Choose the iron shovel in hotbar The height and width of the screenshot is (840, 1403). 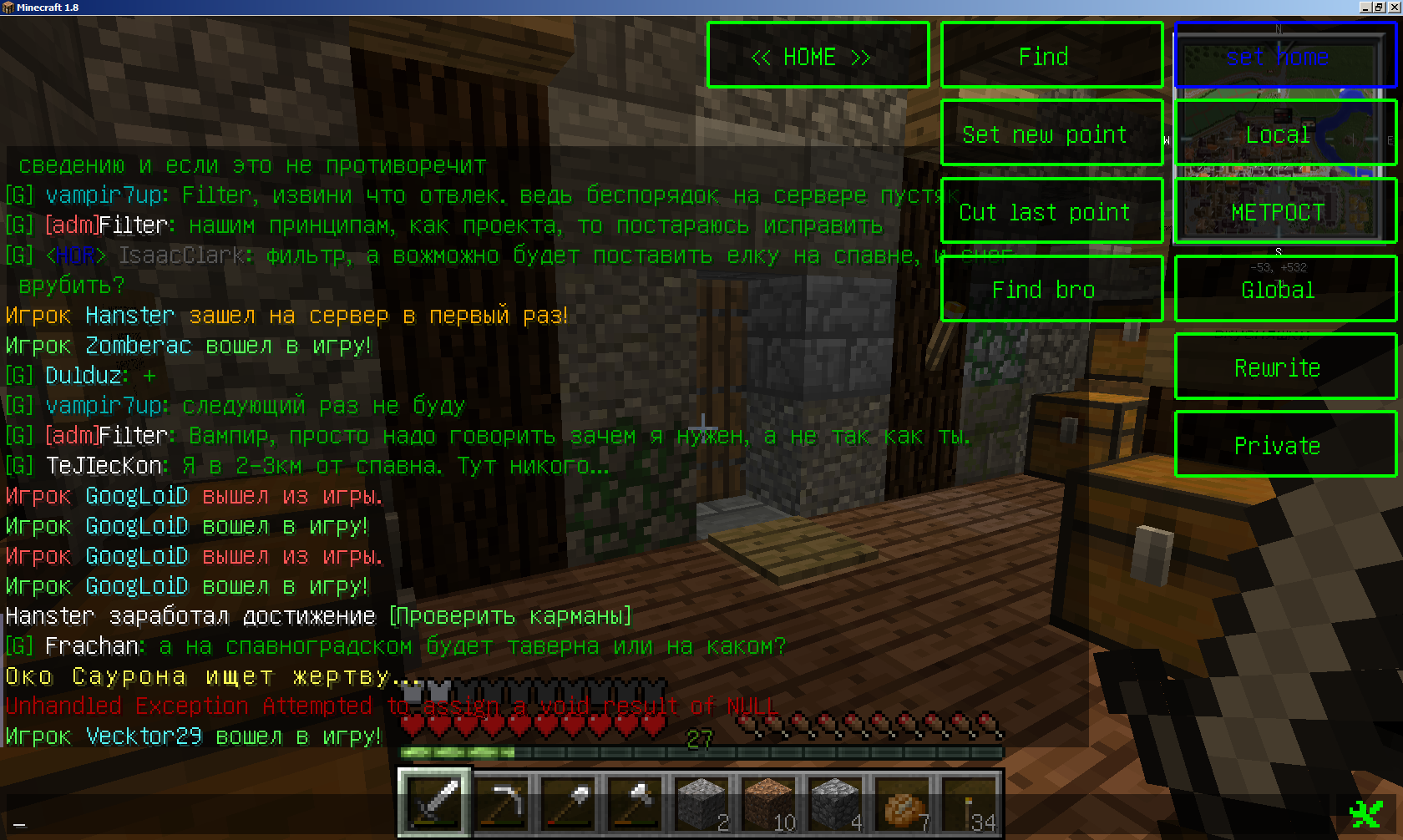pyautogui.click(x=569, y=803)
